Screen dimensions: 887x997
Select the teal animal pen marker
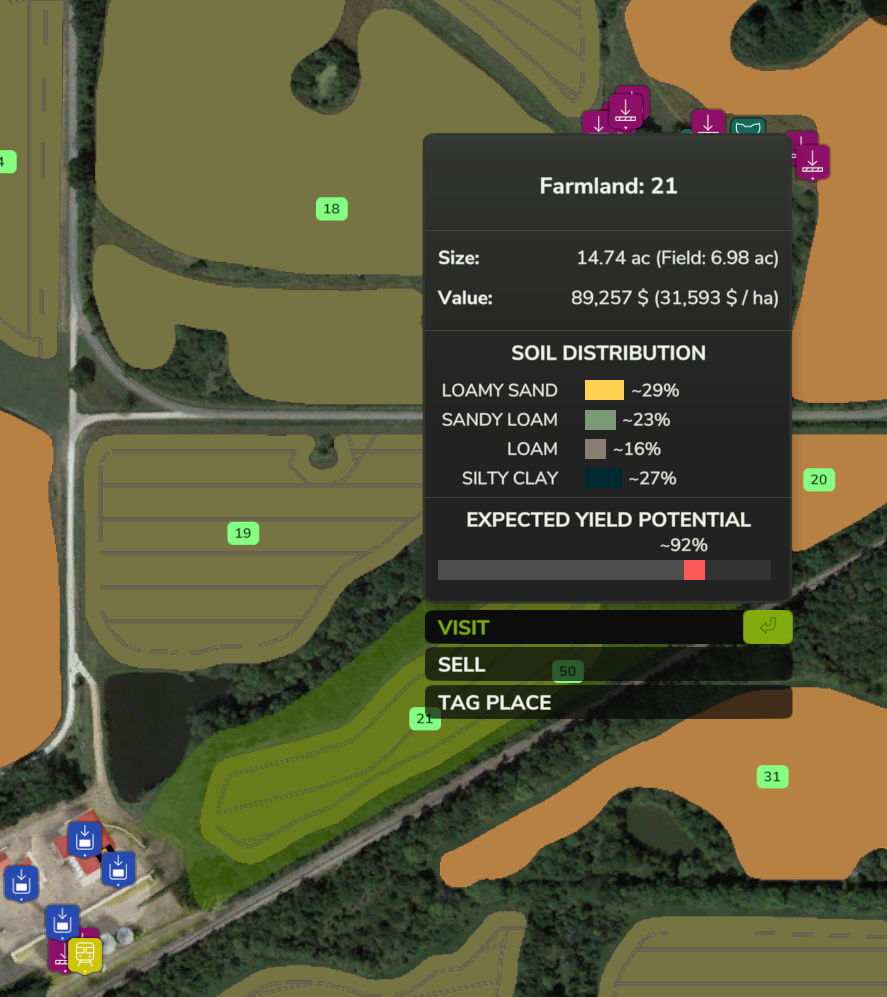(x=747, y=127)
